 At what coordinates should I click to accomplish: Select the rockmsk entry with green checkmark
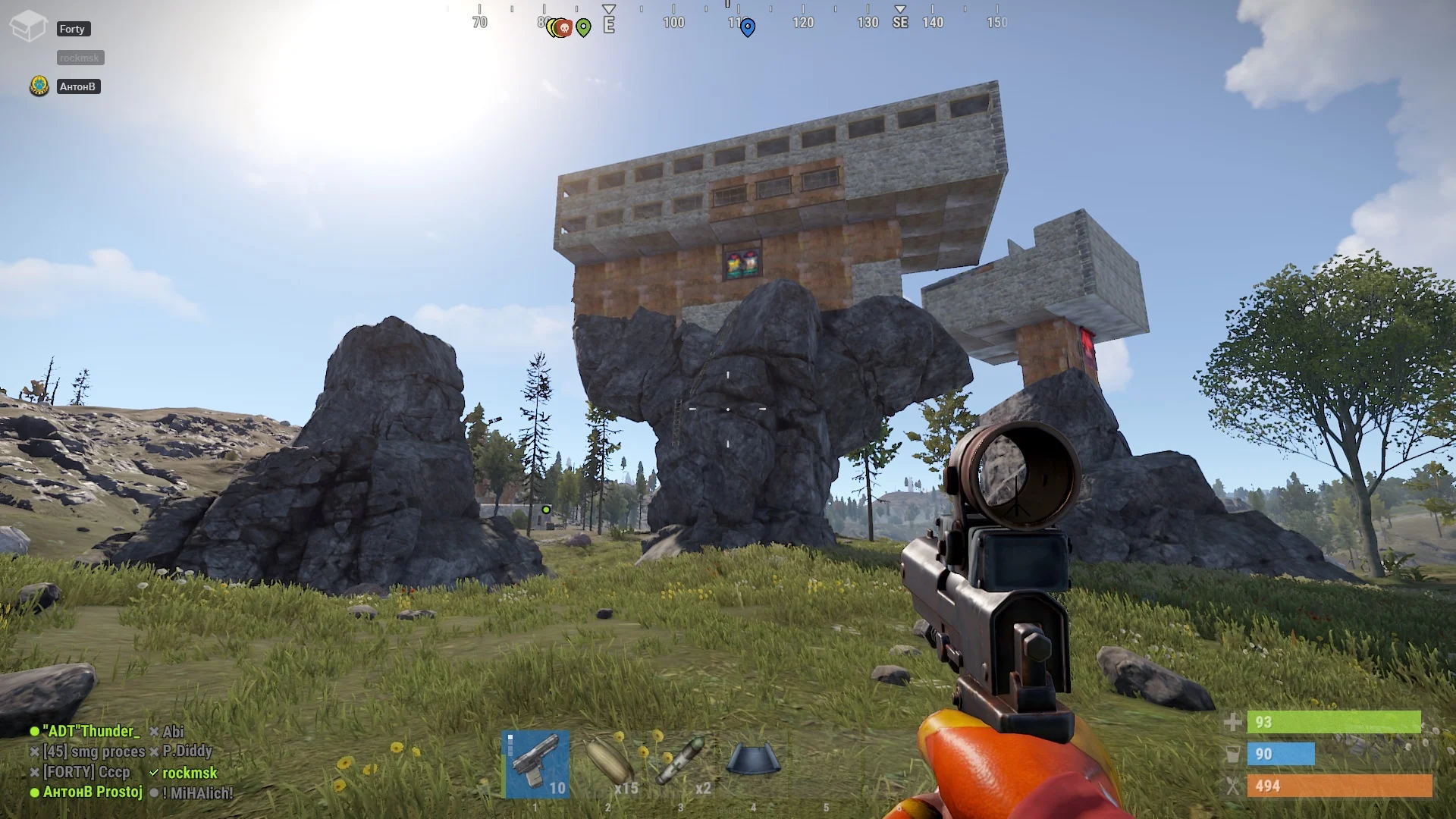(190, 773)
